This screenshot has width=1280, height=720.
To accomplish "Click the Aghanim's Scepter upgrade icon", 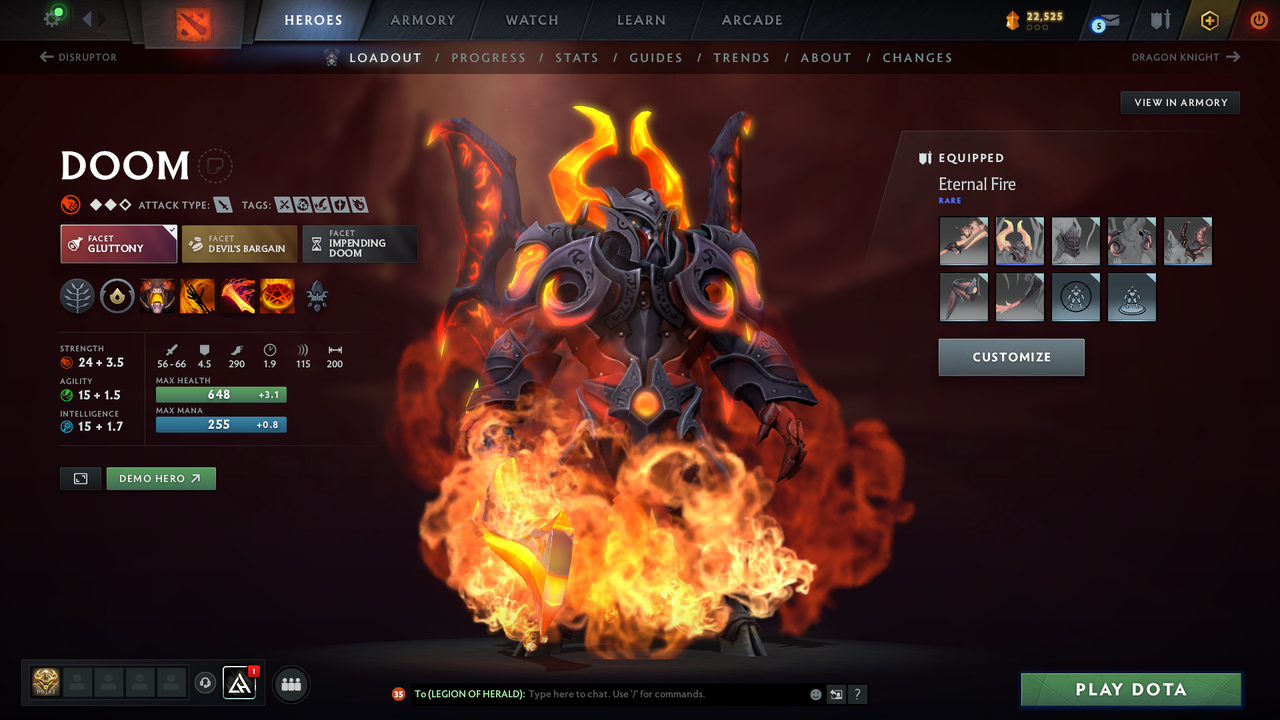I will pos(317,296).
